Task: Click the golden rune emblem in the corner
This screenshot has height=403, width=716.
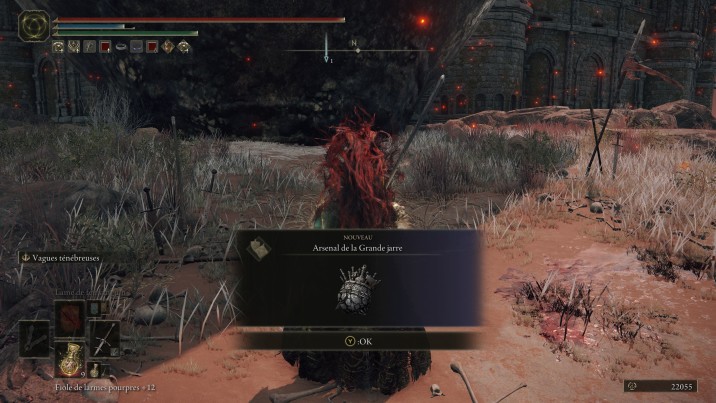Action: [x=35, y=25]
